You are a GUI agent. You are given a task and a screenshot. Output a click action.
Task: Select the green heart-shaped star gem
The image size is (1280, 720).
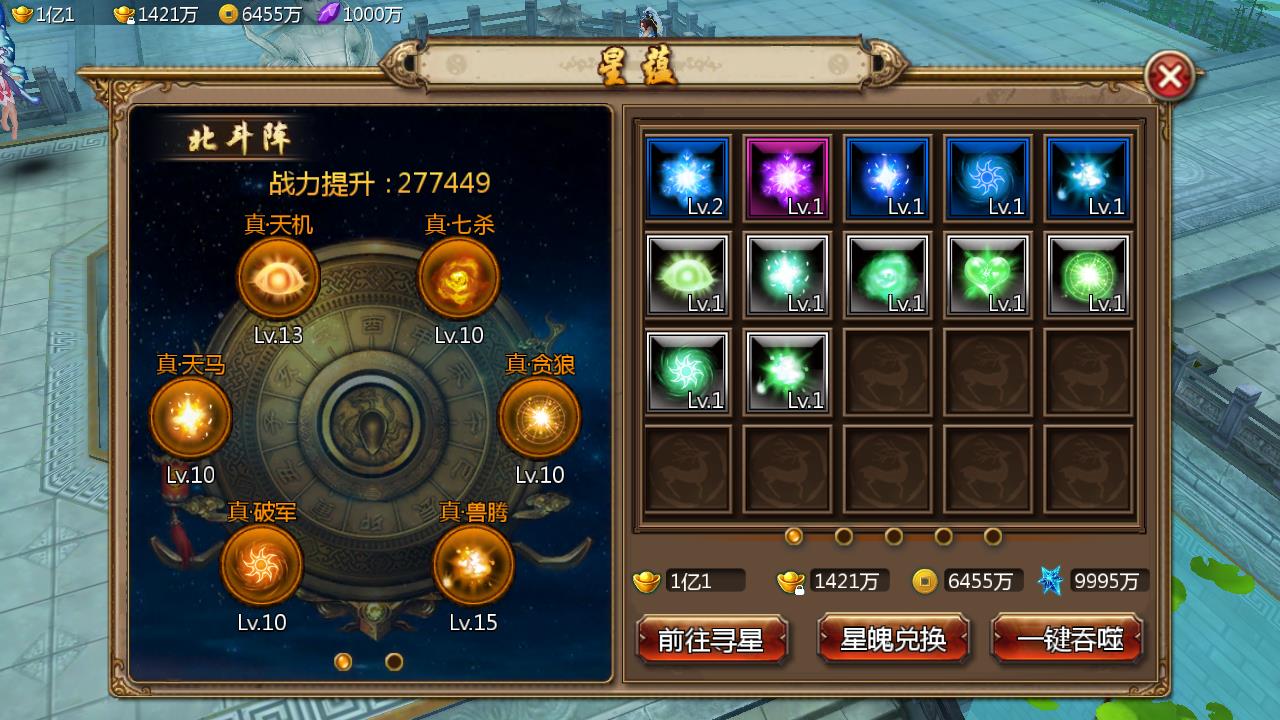coord(987,274)
